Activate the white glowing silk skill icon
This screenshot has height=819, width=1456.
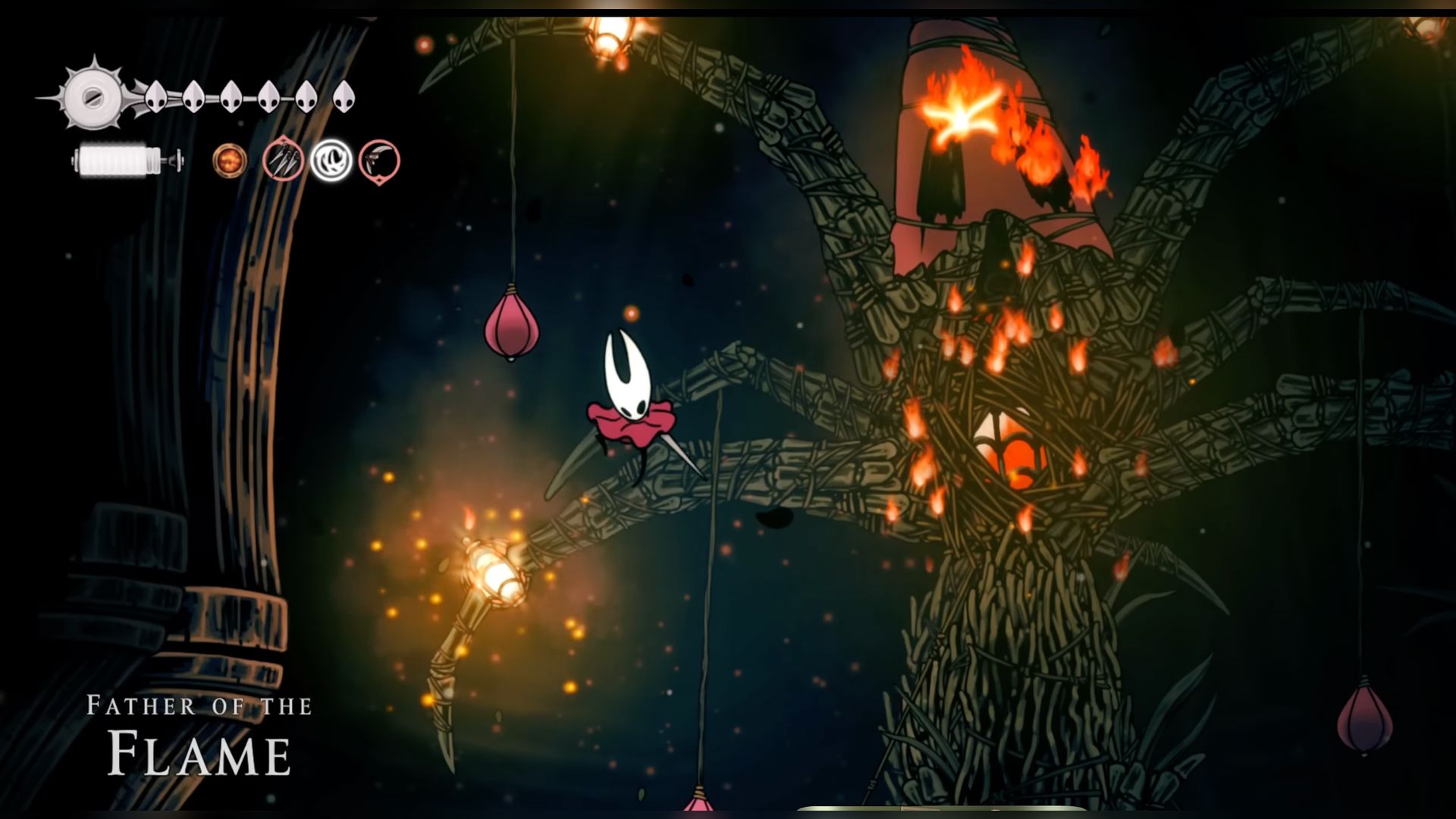(331, 160)
